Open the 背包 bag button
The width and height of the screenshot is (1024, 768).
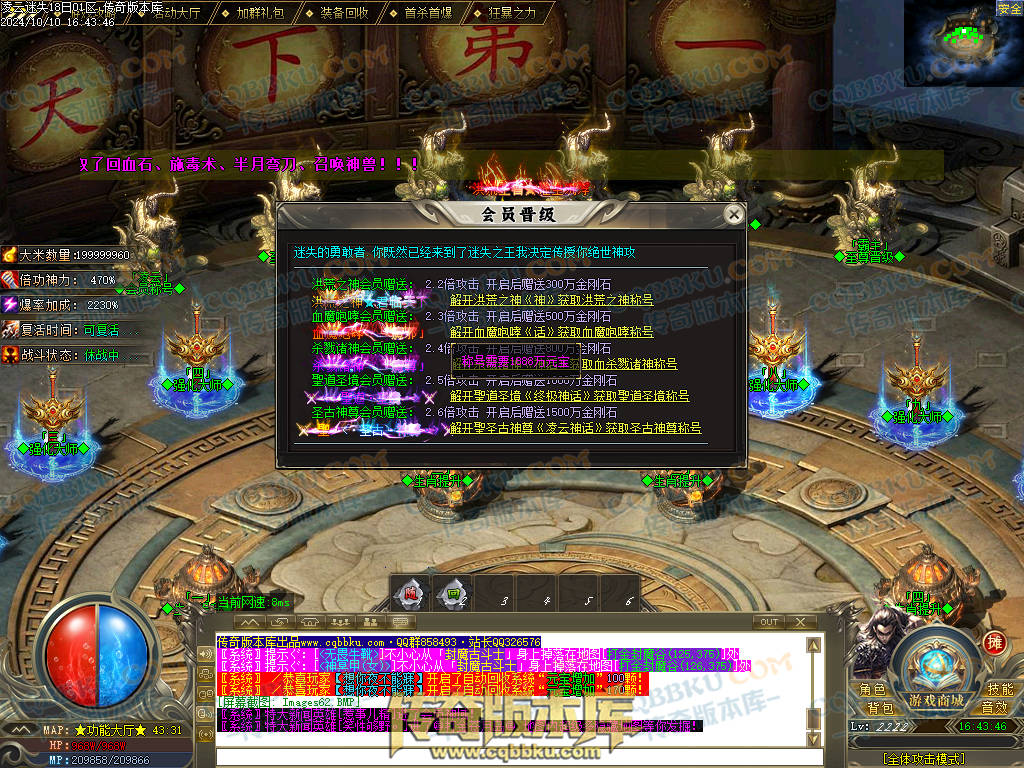point(880,707)
